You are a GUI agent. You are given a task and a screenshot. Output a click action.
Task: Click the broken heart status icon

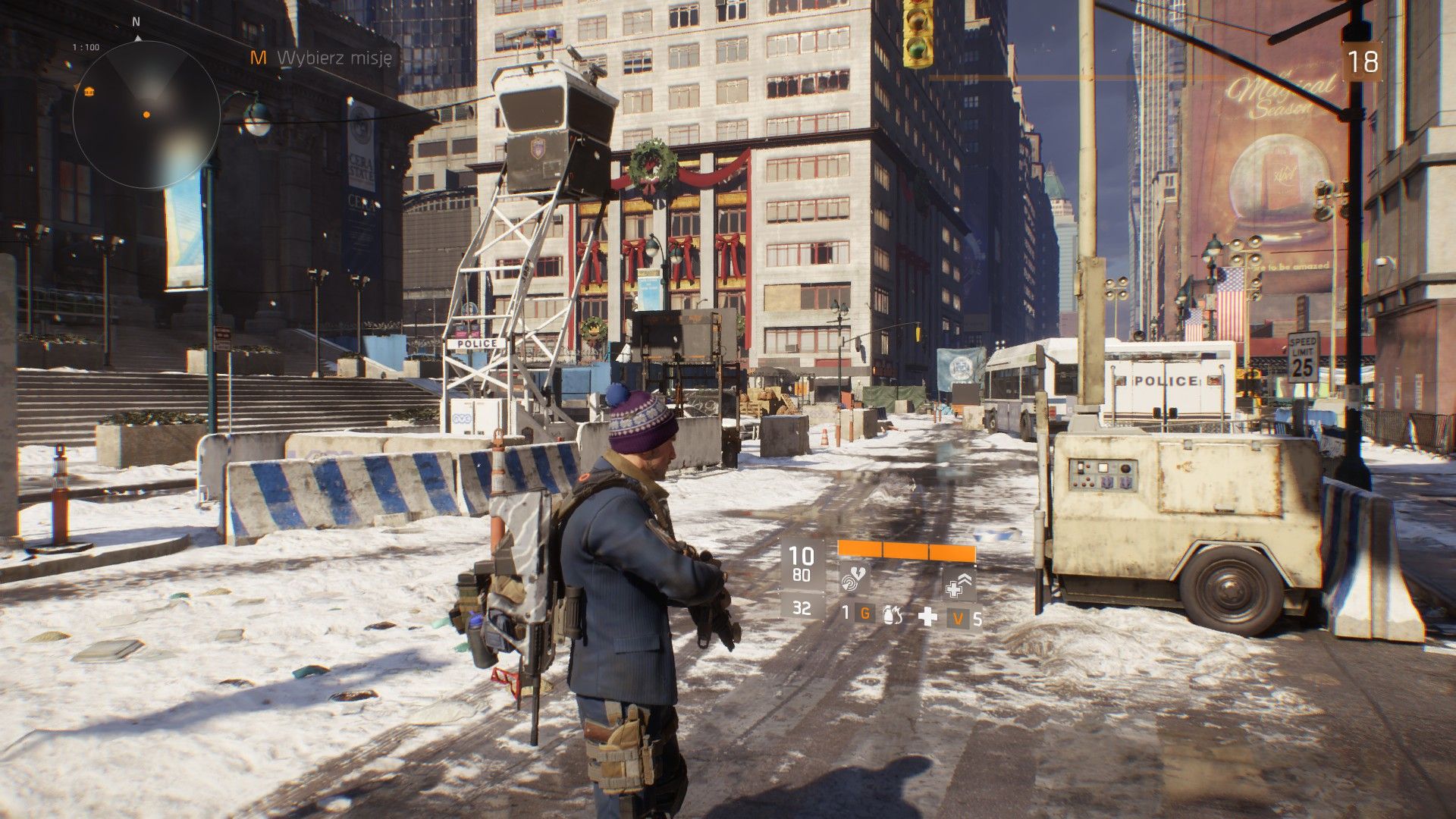859,572
